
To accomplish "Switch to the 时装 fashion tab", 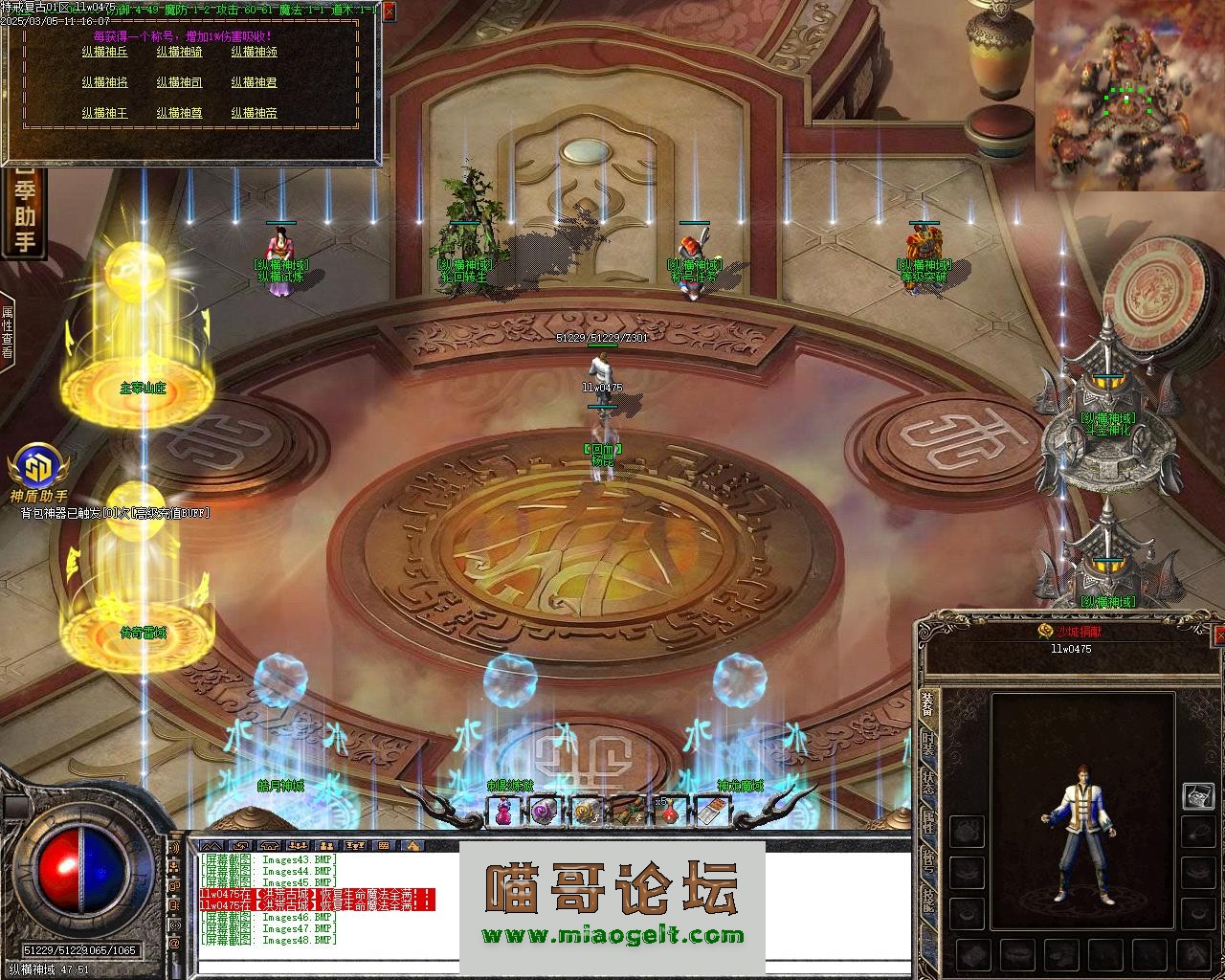I will click(927, 743).
